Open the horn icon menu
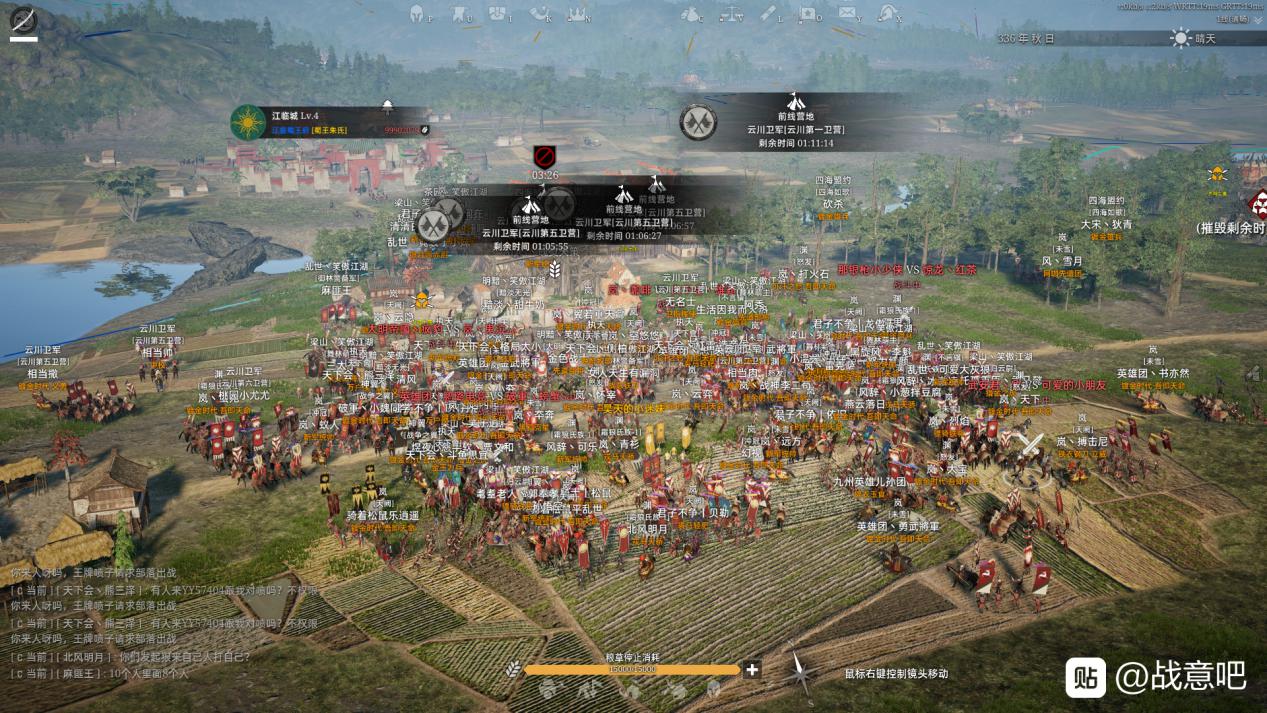The height and width of the screenshot is (713, 1267). click(541, 13)
